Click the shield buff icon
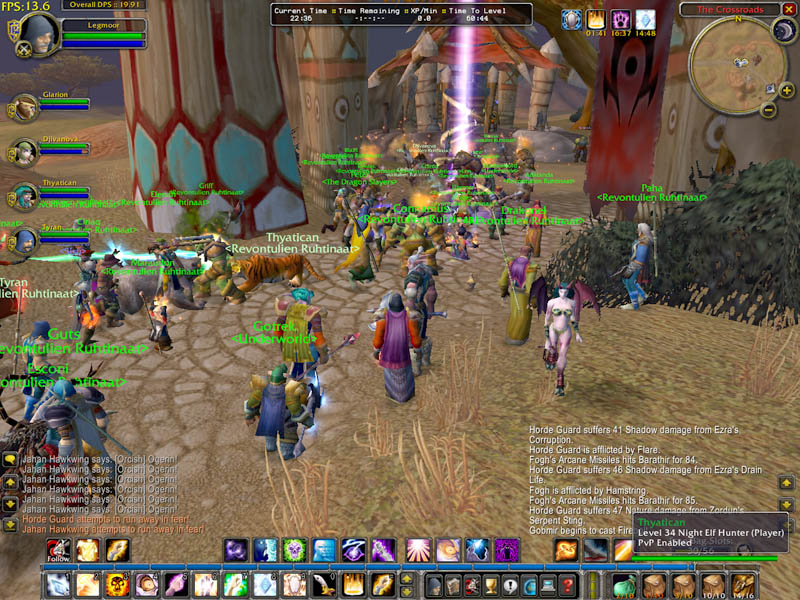The image size is (800, 600). tap(571, 19)
